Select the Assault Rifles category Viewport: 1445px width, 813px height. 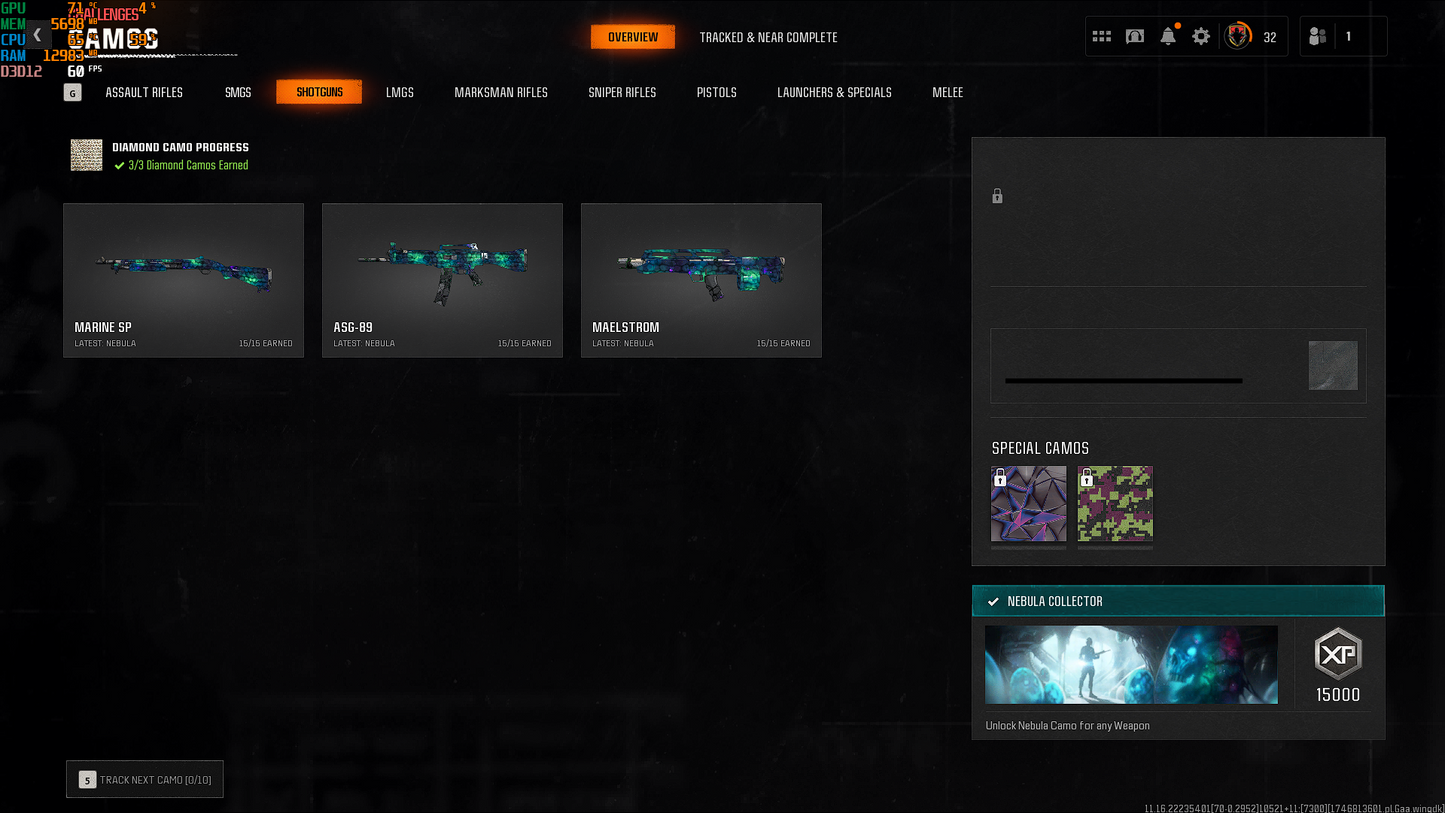[x=144, y=92]
